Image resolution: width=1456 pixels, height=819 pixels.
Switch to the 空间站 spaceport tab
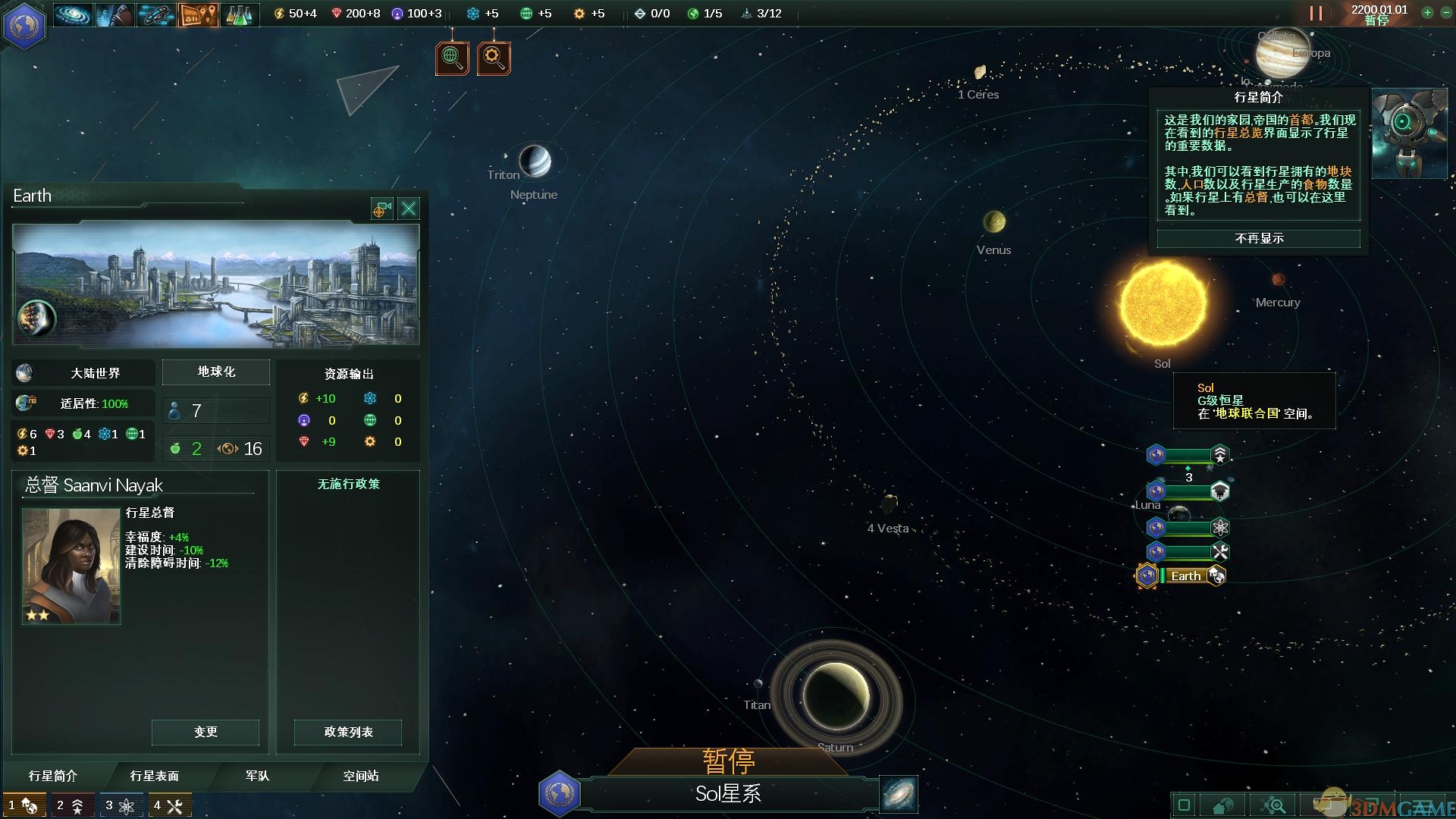pyautogui.click(x=361, y=776)
